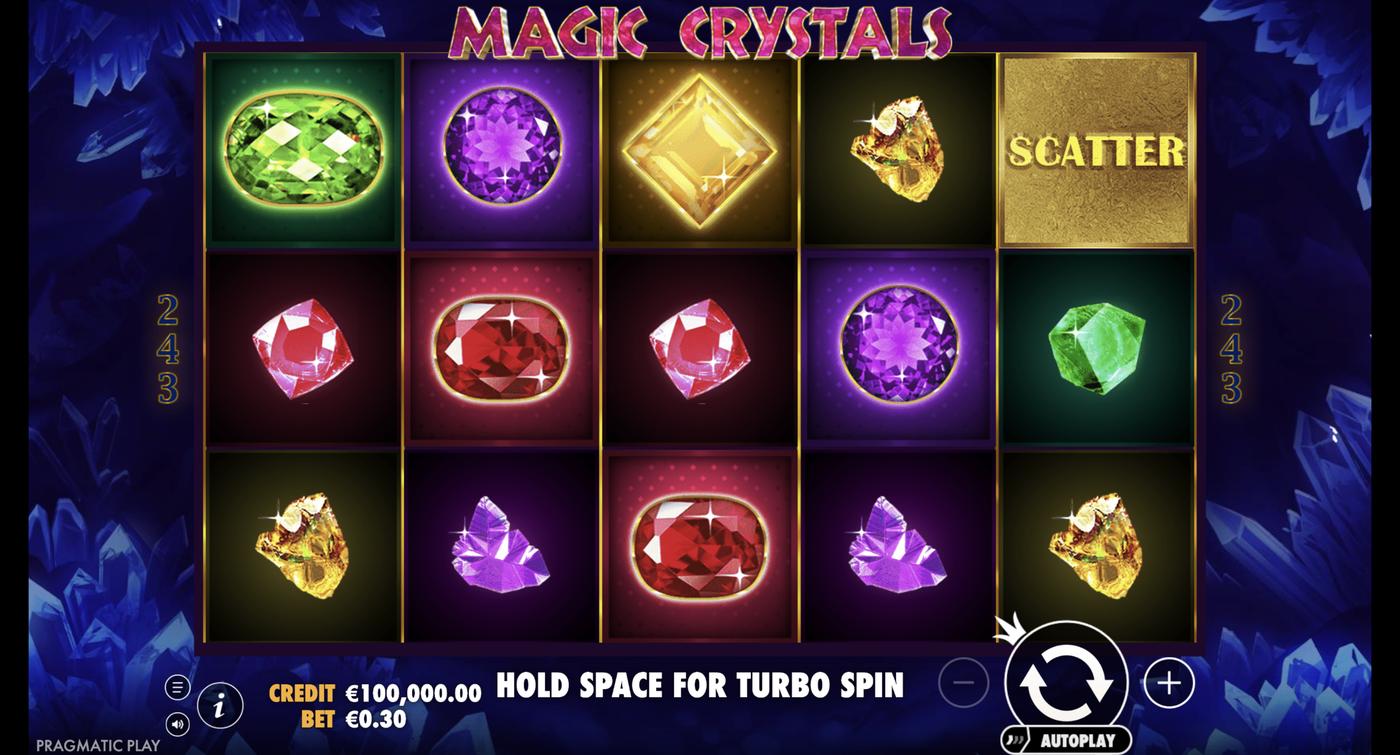
Task: Click the Magic Crystals title logo
Action: pos(700,28)
